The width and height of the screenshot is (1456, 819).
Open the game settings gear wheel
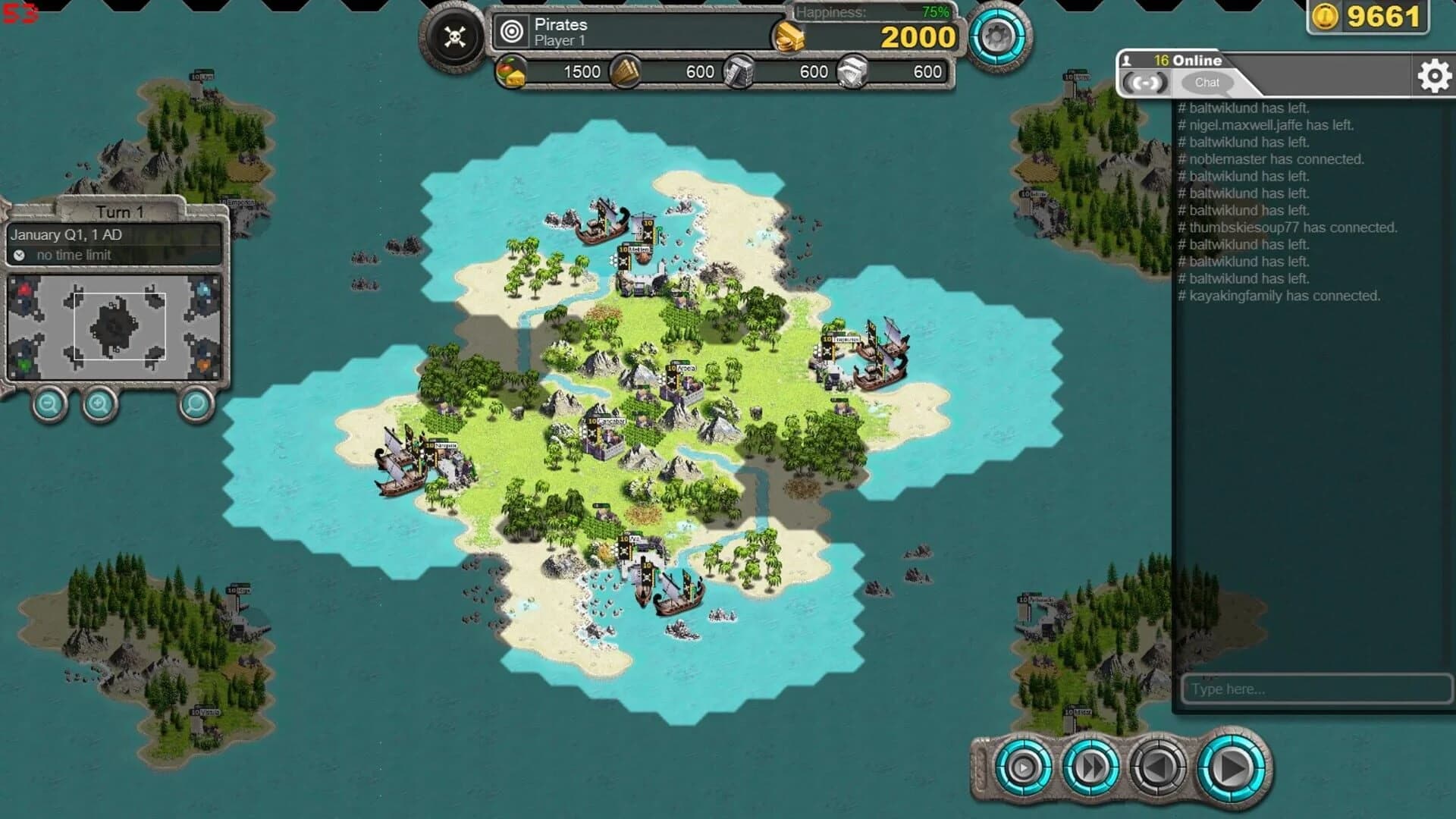(x=997, y=35)
